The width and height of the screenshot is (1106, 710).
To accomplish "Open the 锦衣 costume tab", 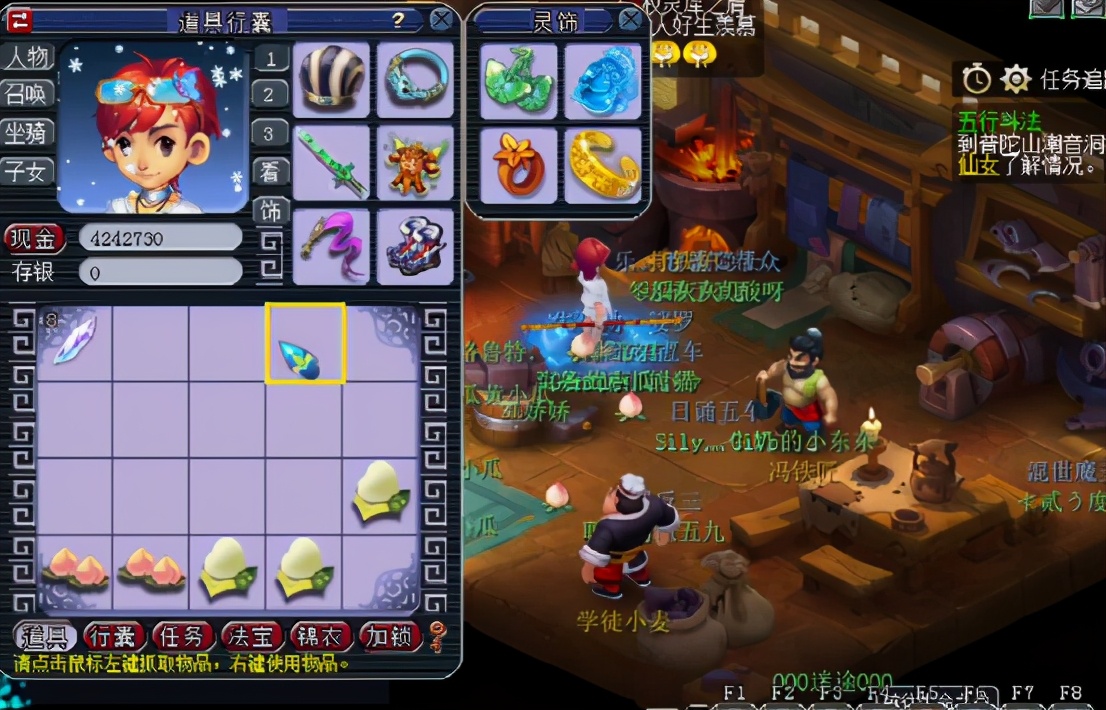I will [x=320, y=636].
